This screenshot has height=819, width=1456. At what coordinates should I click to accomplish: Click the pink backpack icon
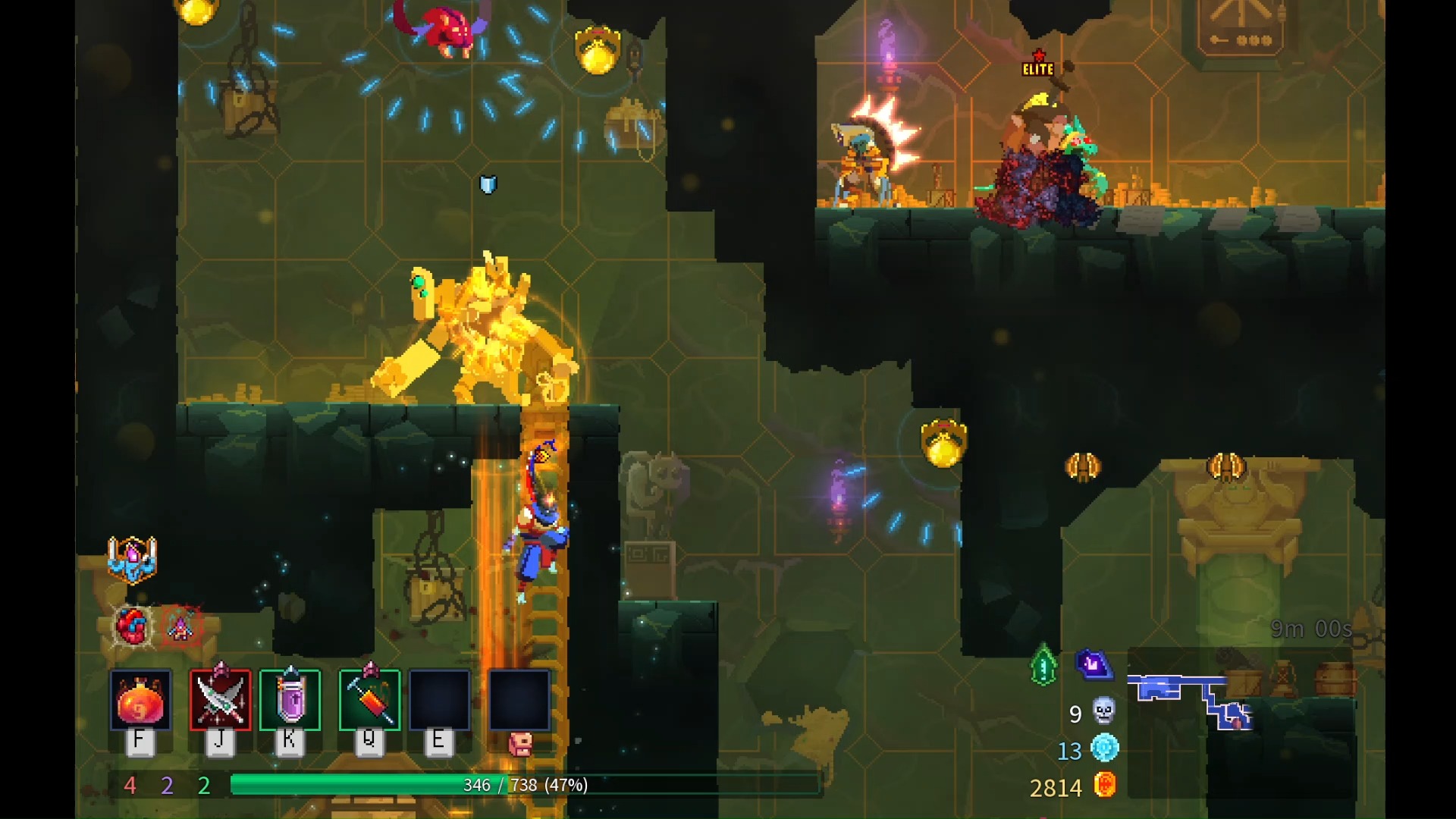click(x=520, y=745)
